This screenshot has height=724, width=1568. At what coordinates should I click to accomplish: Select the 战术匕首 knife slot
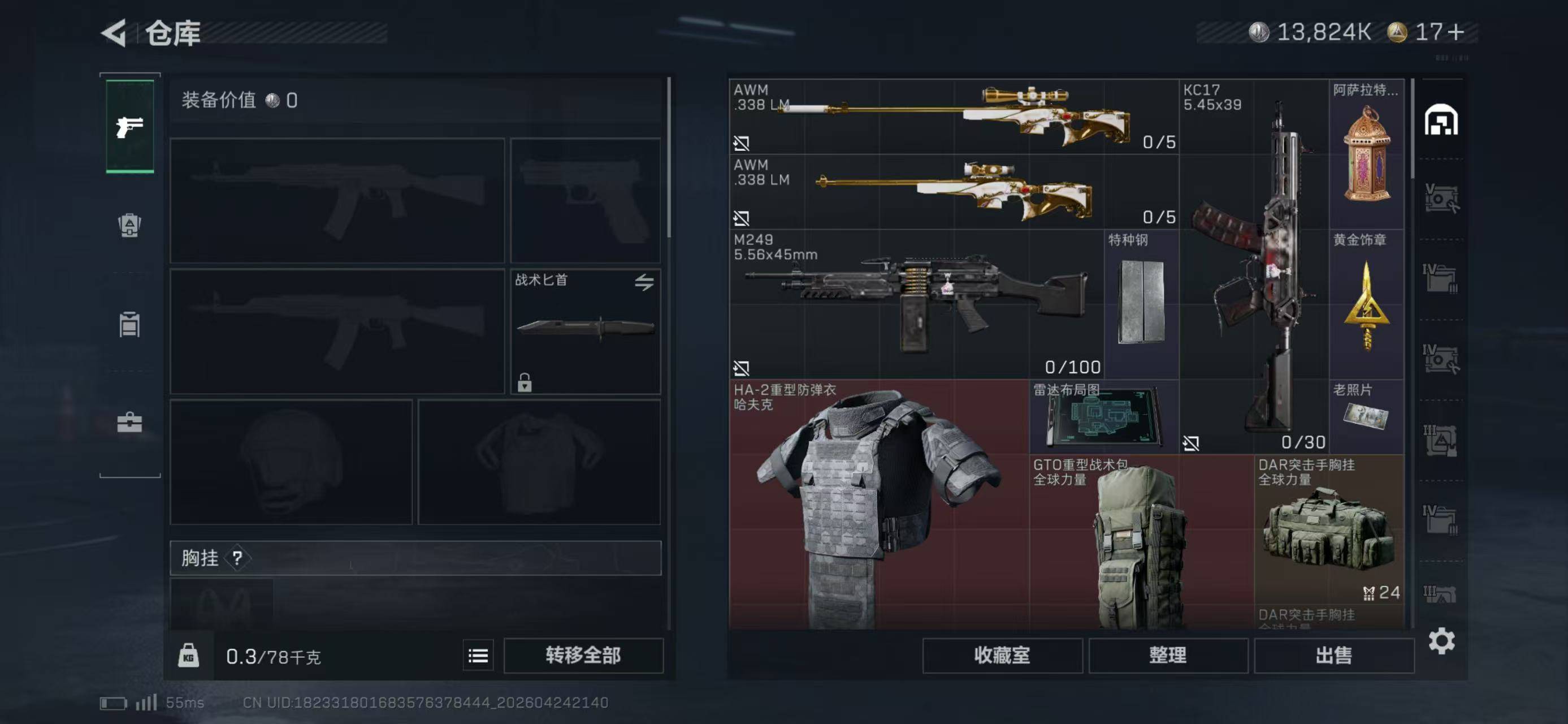point(585,331)
